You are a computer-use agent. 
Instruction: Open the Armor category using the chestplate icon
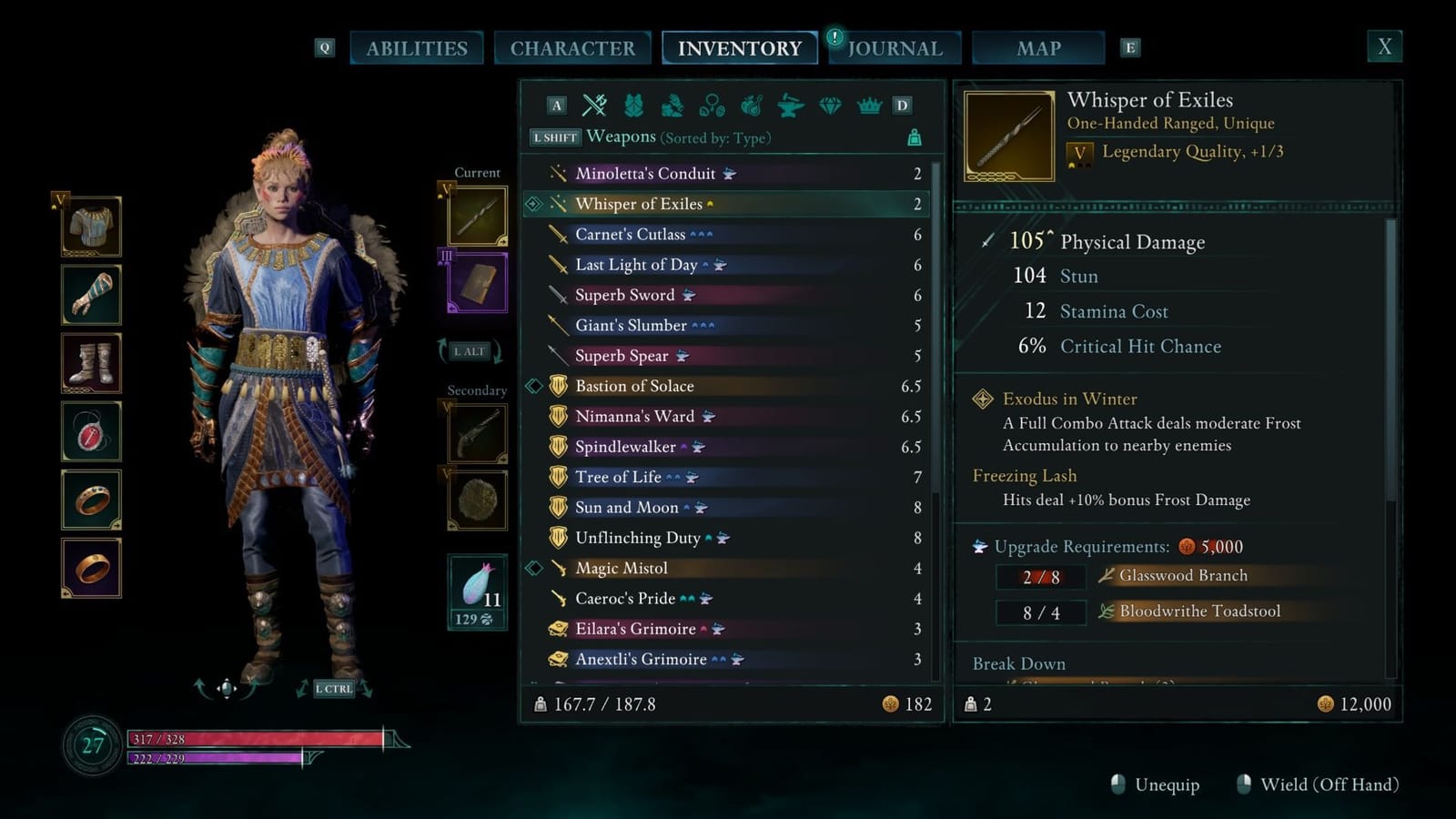click(633, 106)
